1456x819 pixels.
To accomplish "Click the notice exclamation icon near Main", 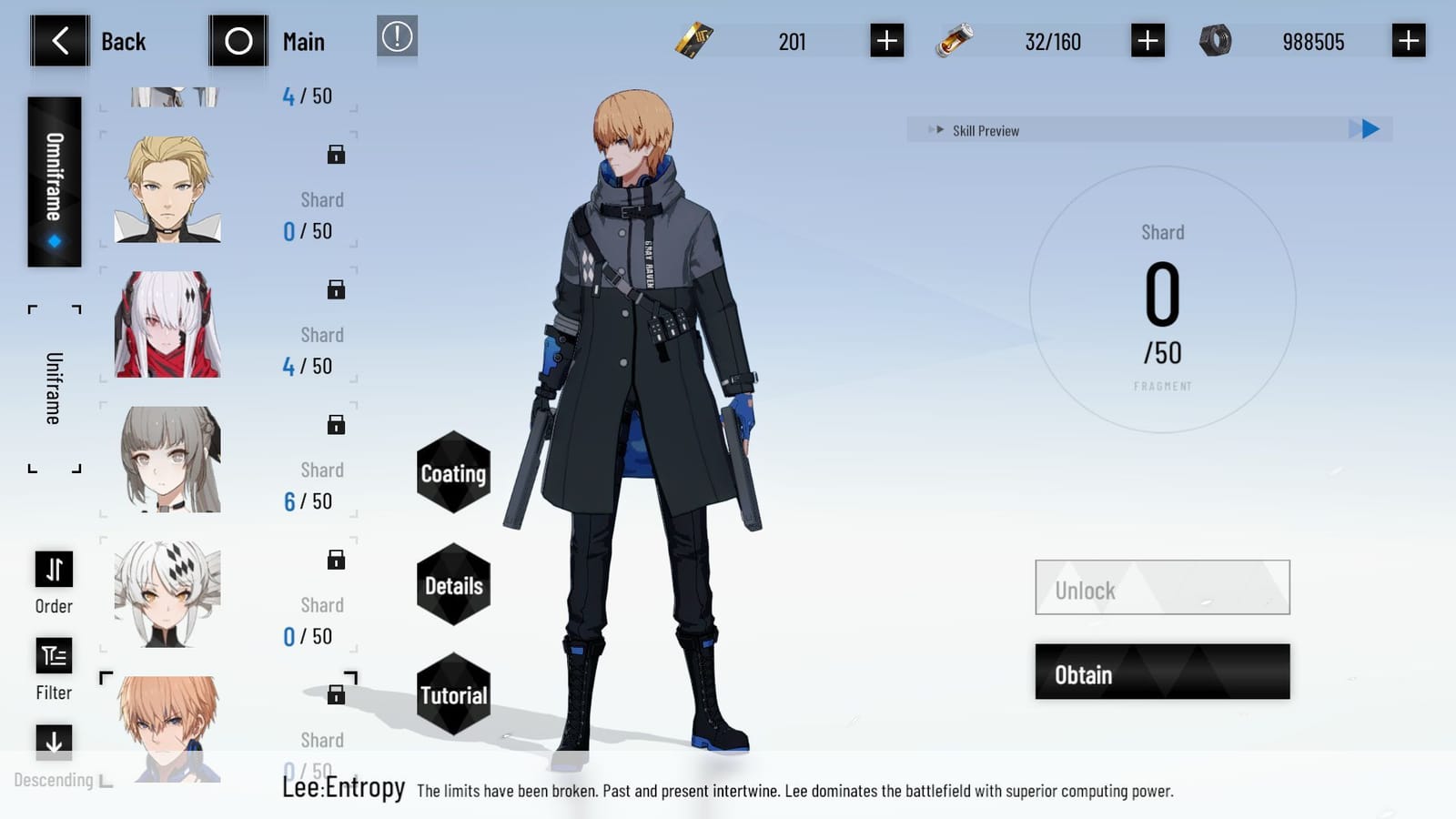I will pos(397,39).
